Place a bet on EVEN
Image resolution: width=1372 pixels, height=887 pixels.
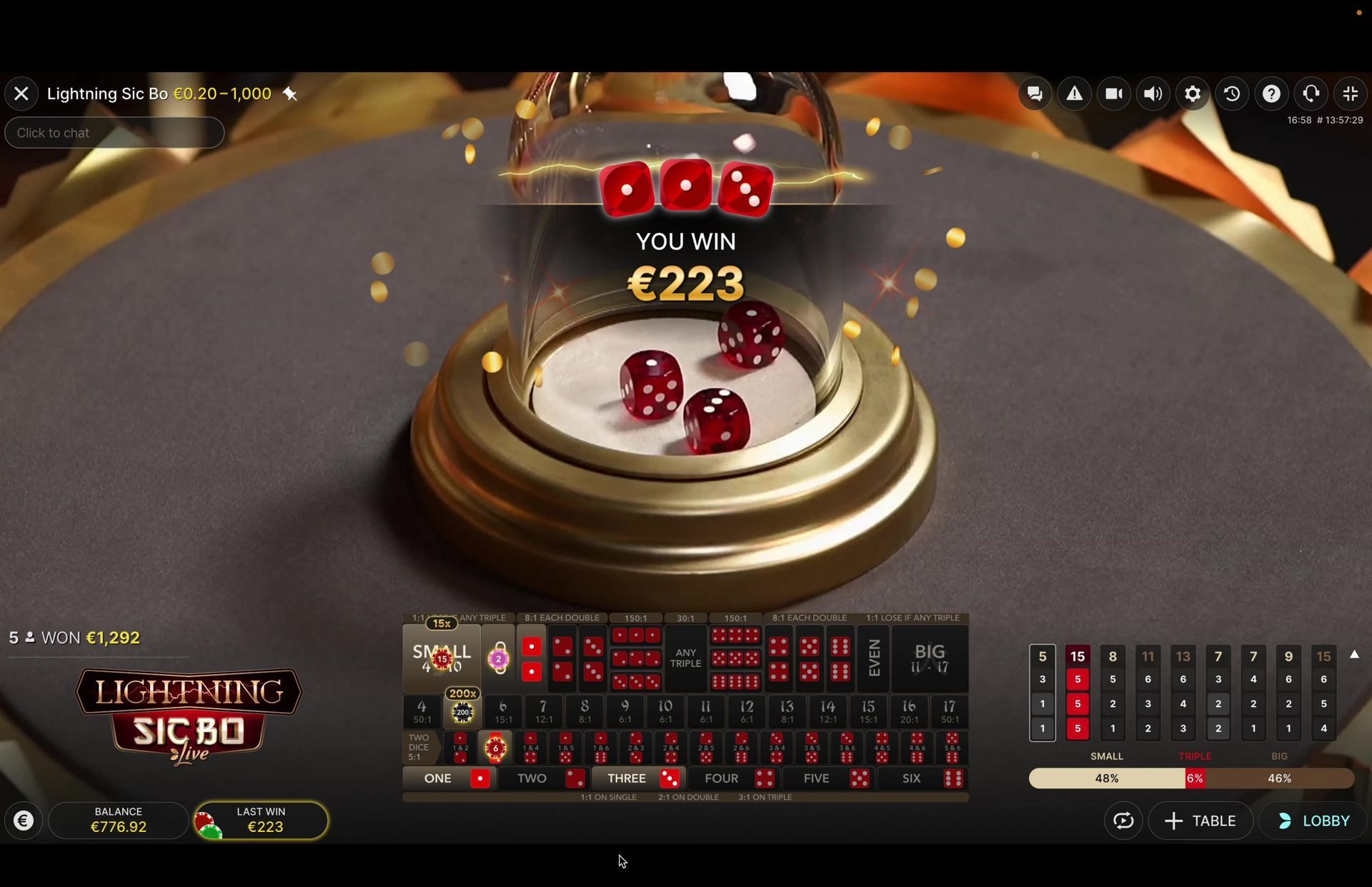(873, 658)
